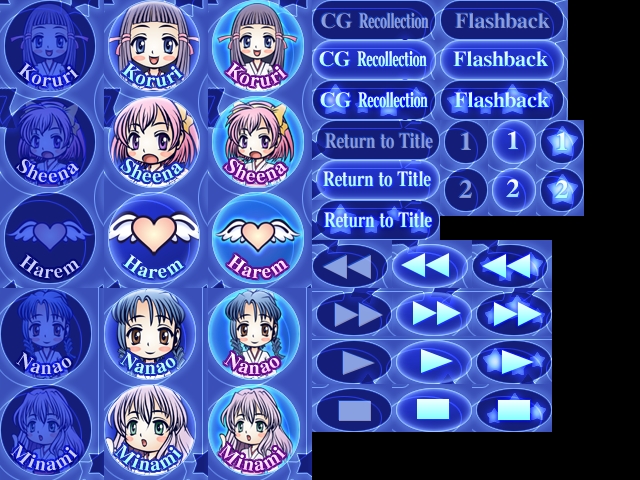
Task: Pick the Minami portrait with pink name label
Action: pos(257,428)
